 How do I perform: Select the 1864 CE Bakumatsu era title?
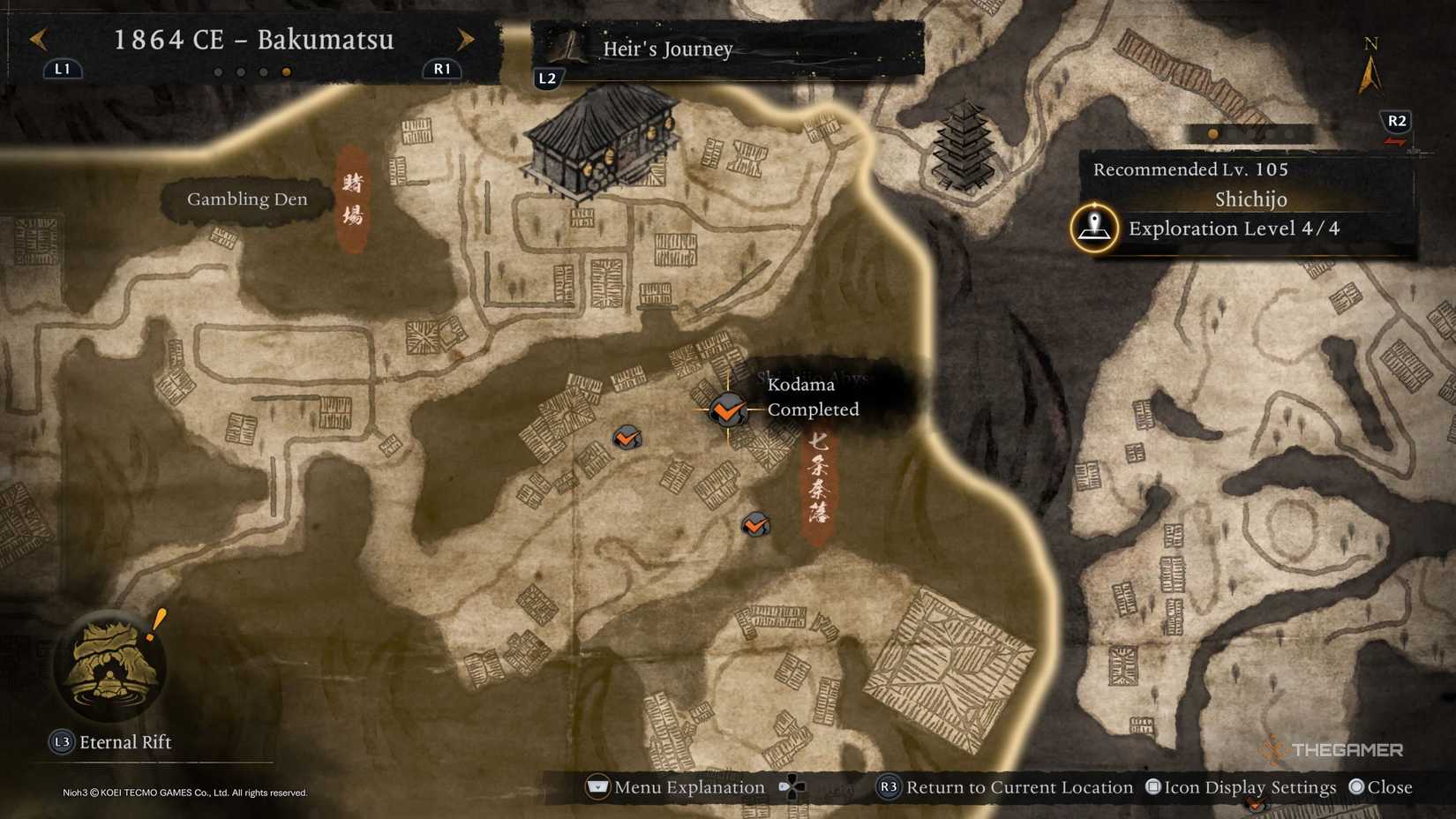tap(254, 40)
